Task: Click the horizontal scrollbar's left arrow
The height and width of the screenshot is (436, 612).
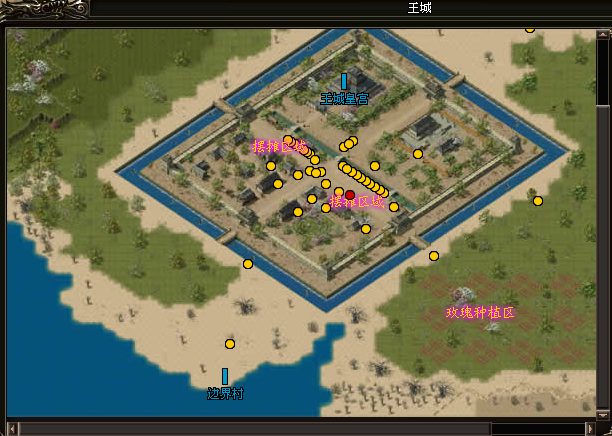Action: (13, 428)
